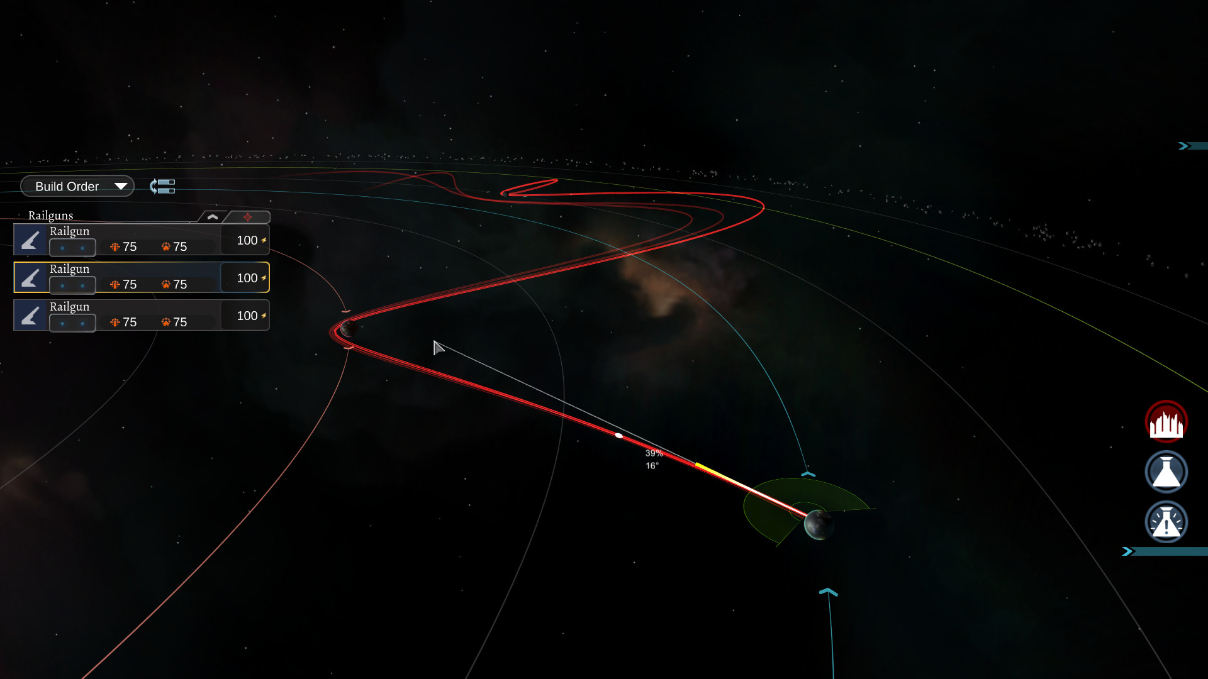Select the red crosshair tab above the Railguns list
Screen dimensions: 1208x679
(x=247, y=216)
